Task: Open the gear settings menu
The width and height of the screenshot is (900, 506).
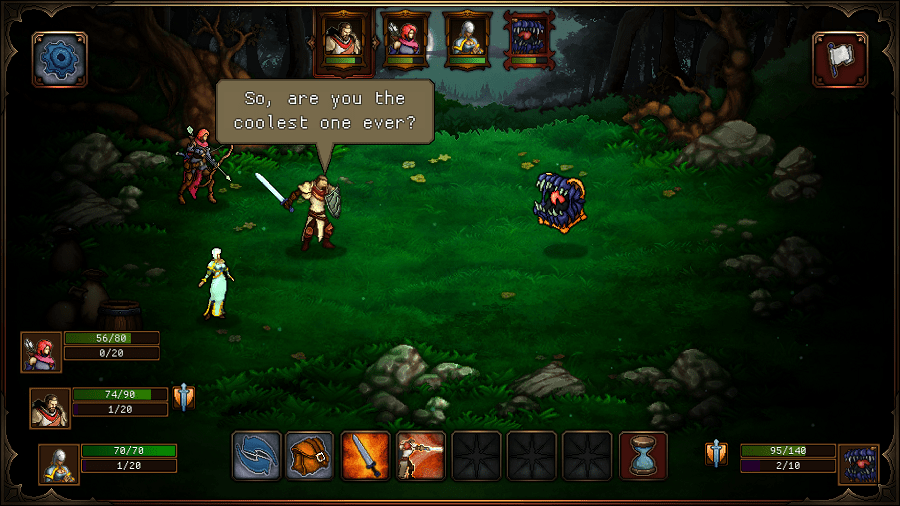Action: (60, 60)
